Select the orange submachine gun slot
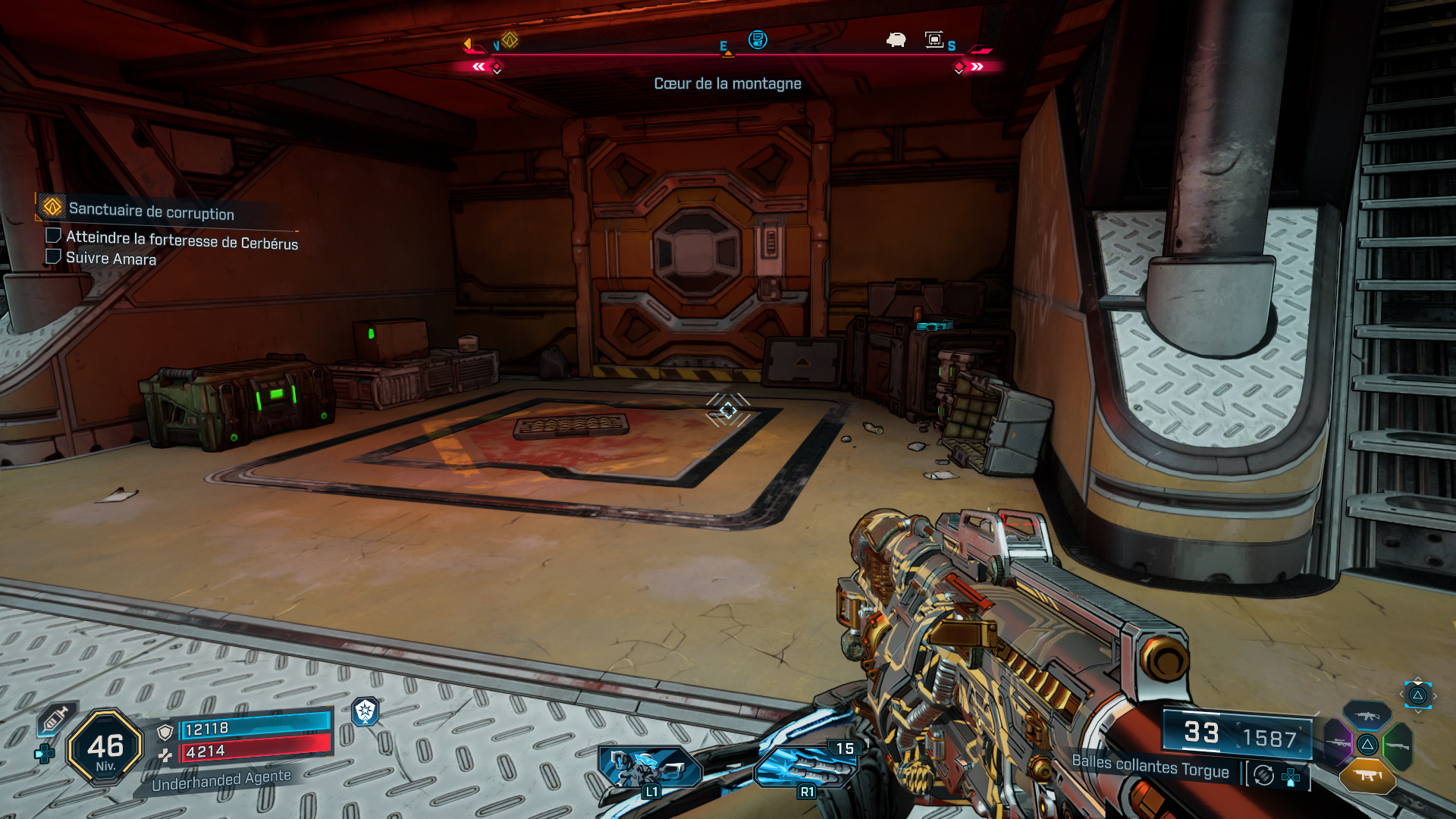The height and width of the screenshot is (819, 1456). coord(1367,776)
